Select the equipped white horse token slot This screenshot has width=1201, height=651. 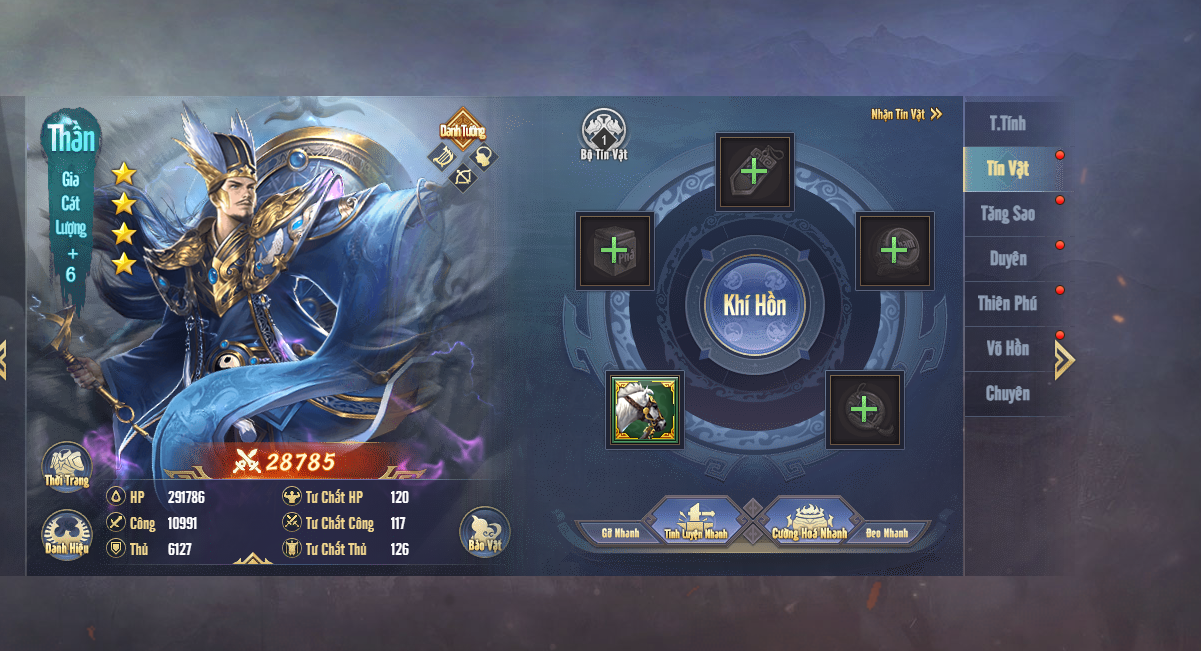pyautogui.click(x=645, y=409)
